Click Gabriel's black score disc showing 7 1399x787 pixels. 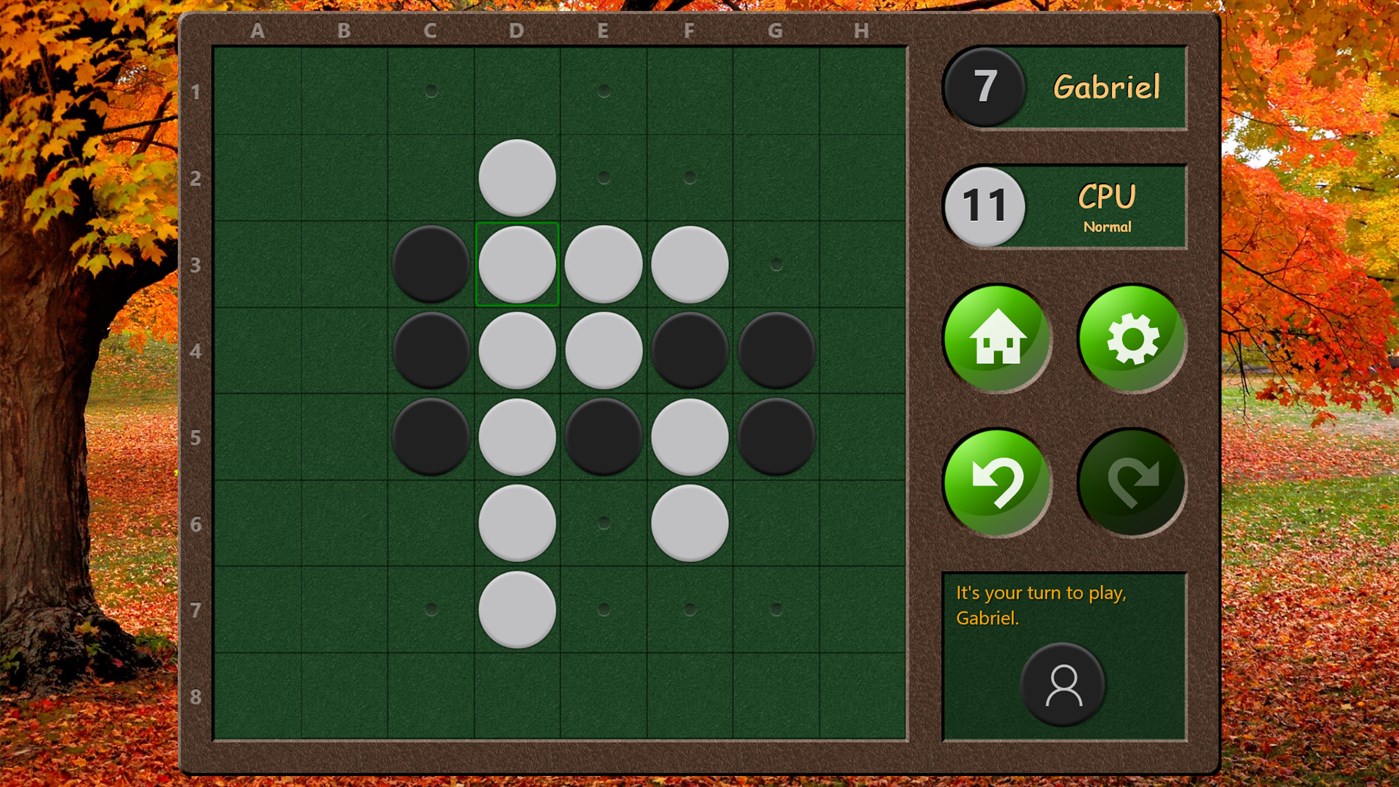(x=984, y=87)
